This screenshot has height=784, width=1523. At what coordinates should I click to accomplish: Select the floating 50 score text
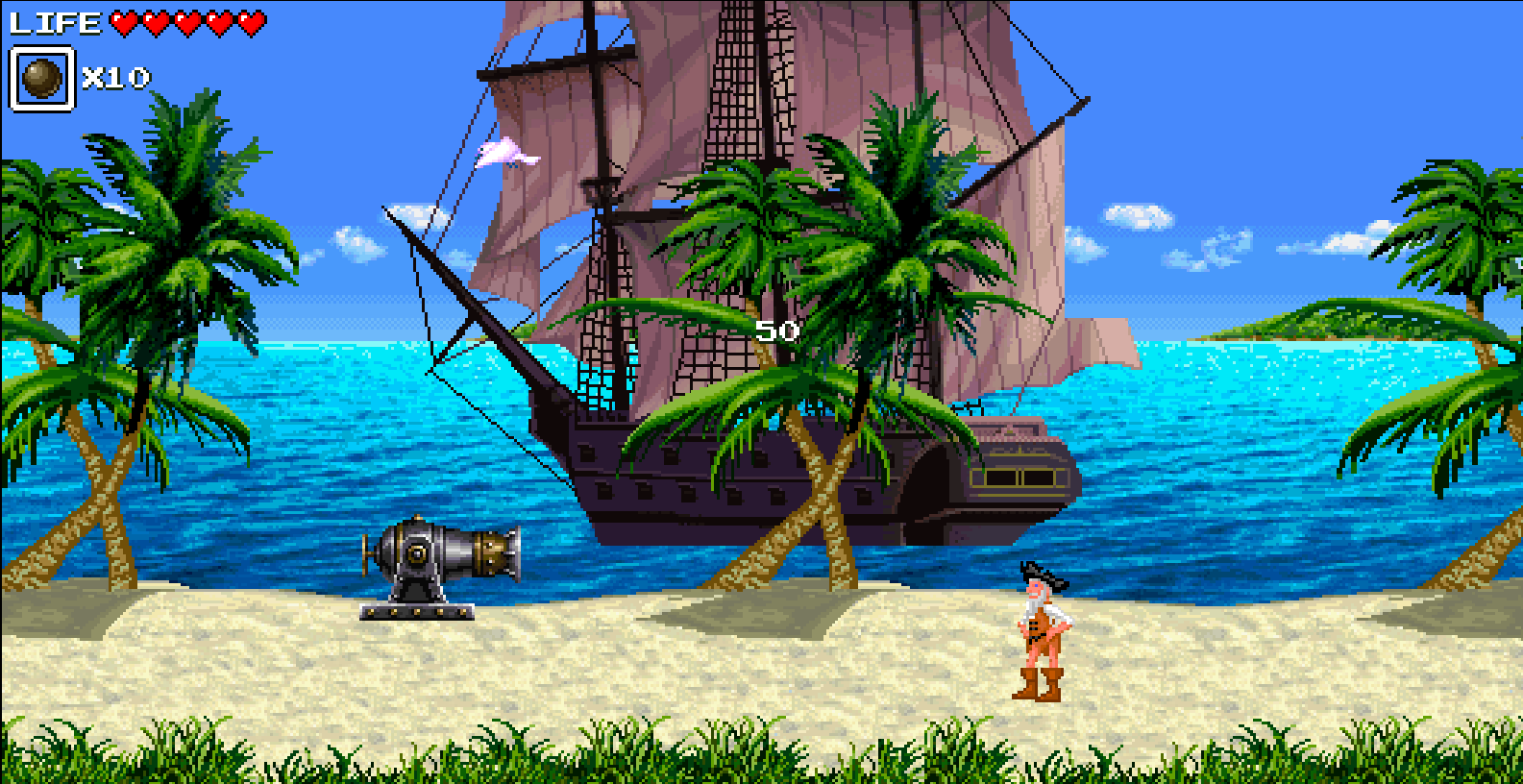click(x=776, y=331)
